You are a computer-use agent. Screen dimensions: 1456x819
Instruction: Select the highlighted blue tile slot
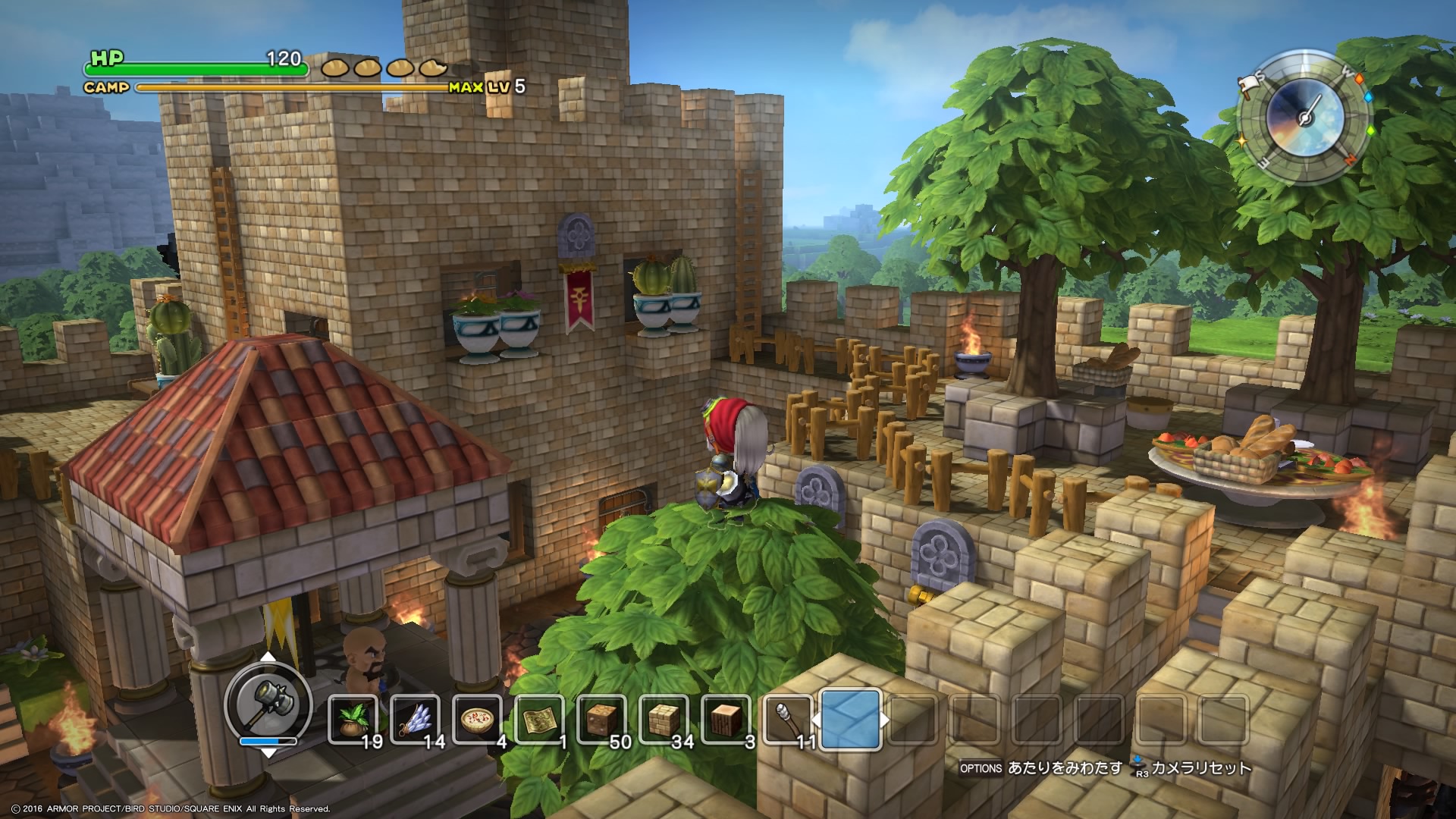point(850,718)
